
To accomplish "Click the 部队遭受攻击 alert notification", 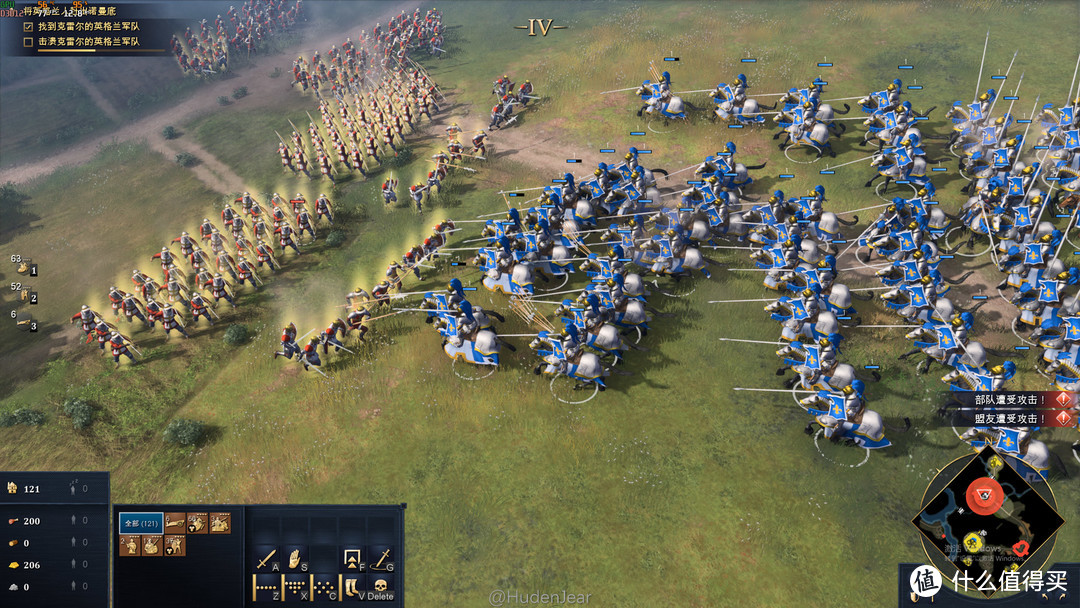I will pos(1010,399).
